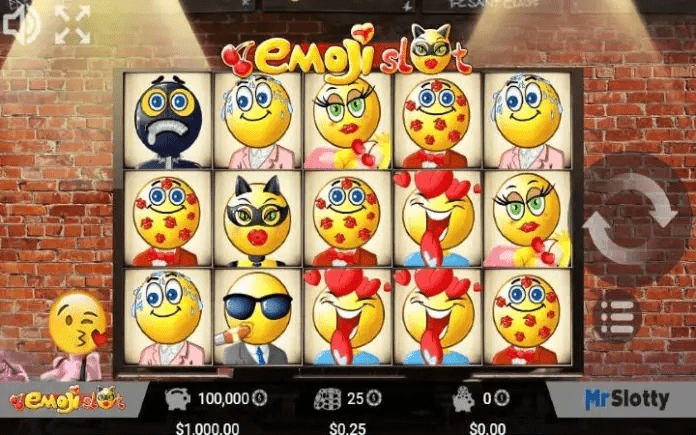Toggle the sound speaker icon
Screen dimensions: 696x435
coord(20,24)
